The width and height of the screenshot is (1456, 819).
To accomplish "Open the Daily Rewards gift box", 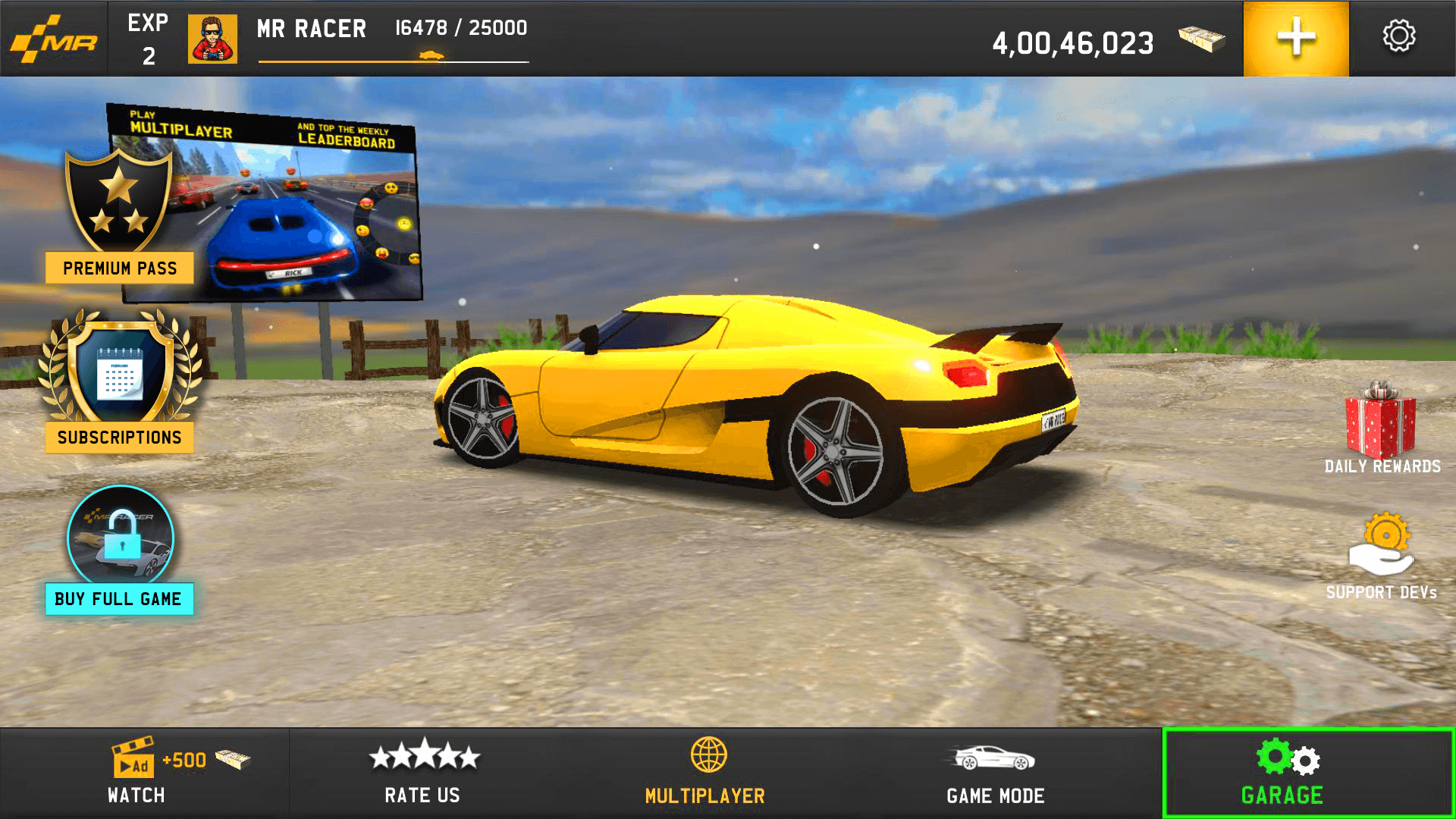I will 1382,421.
